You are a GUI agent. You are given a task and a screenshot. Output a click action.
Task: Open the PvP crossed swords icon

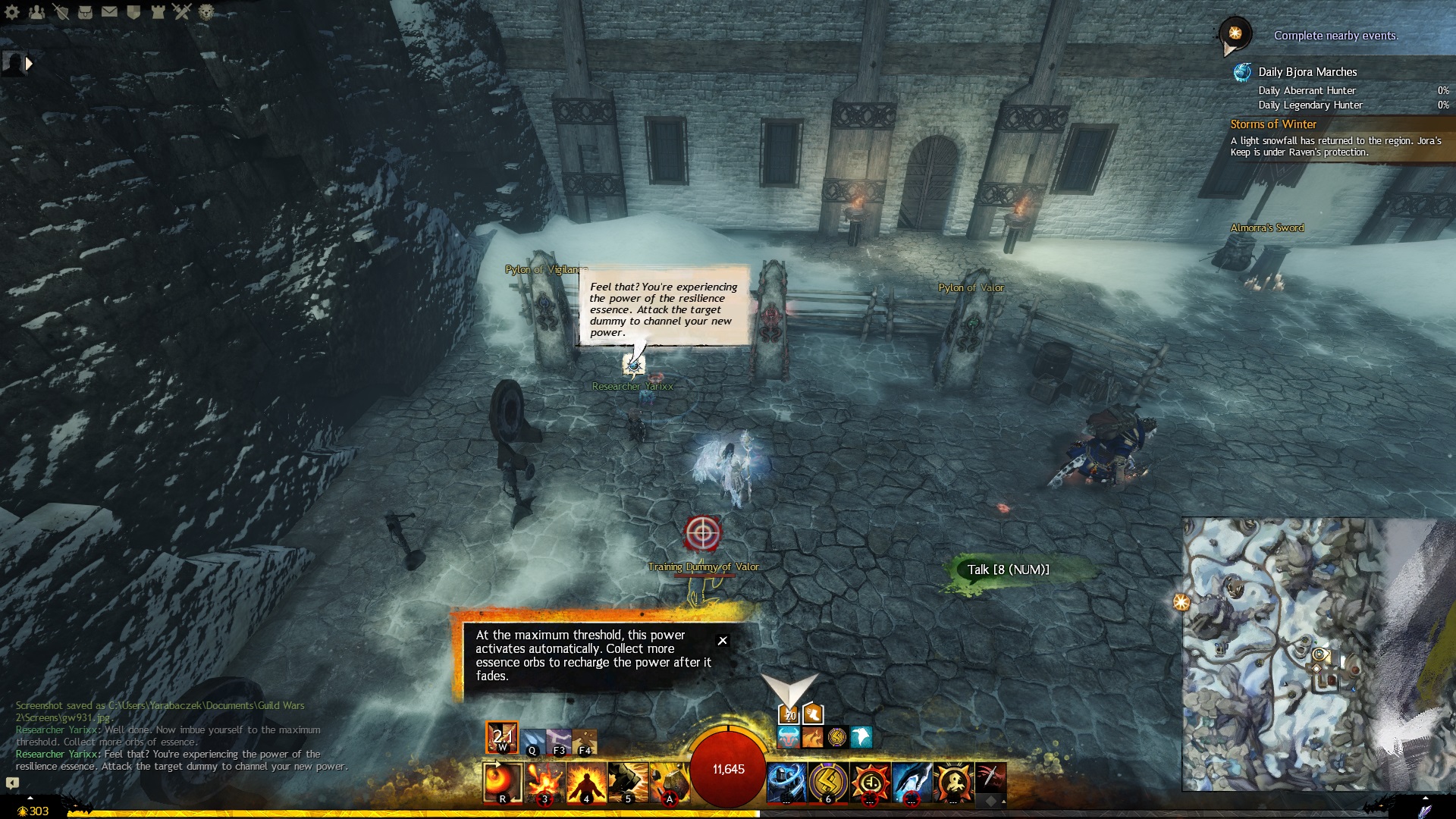182,11
